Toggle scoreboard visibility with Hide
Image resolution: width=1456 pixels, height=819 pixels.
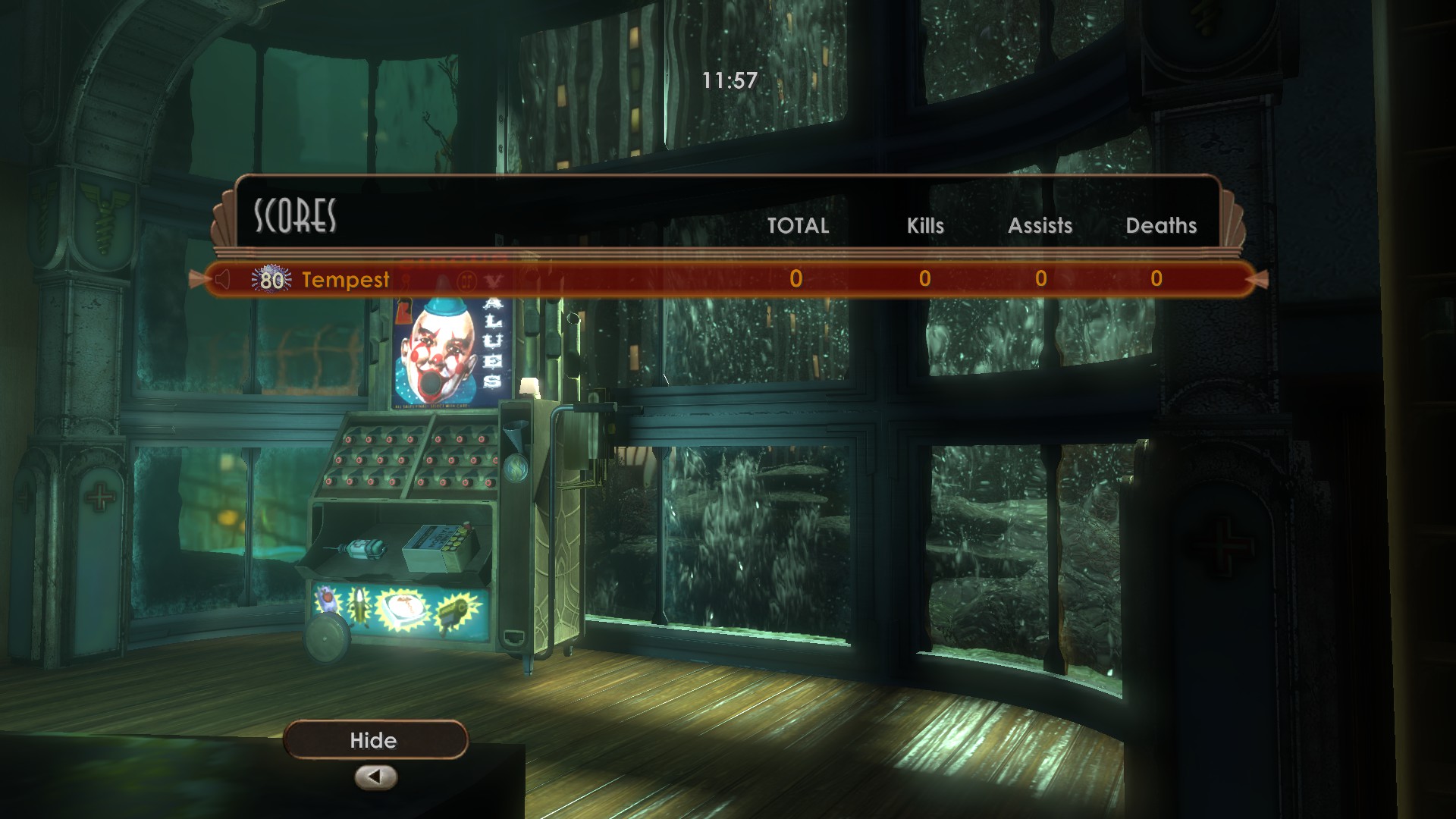tap(375, 740)
